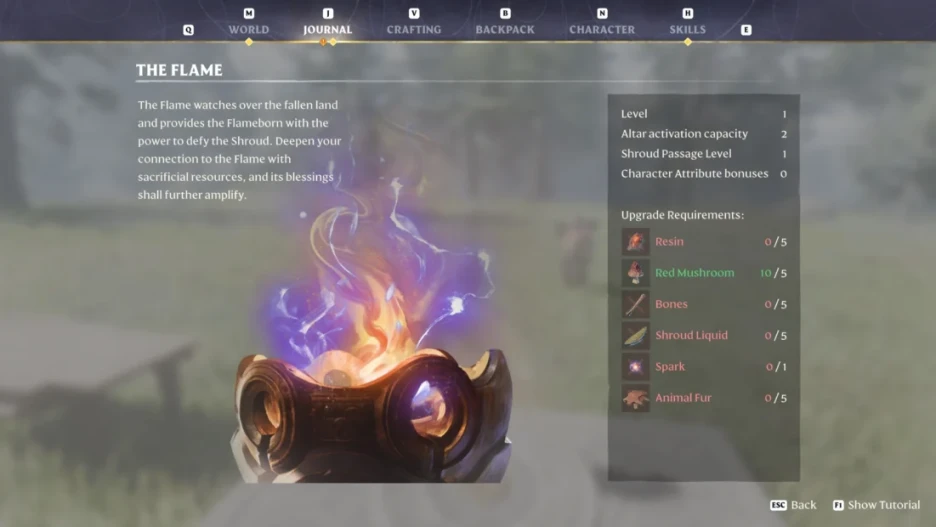This screenshot has width=936, height=527.
Task: Switch to the World tab
Action: [x=248, y=30]
